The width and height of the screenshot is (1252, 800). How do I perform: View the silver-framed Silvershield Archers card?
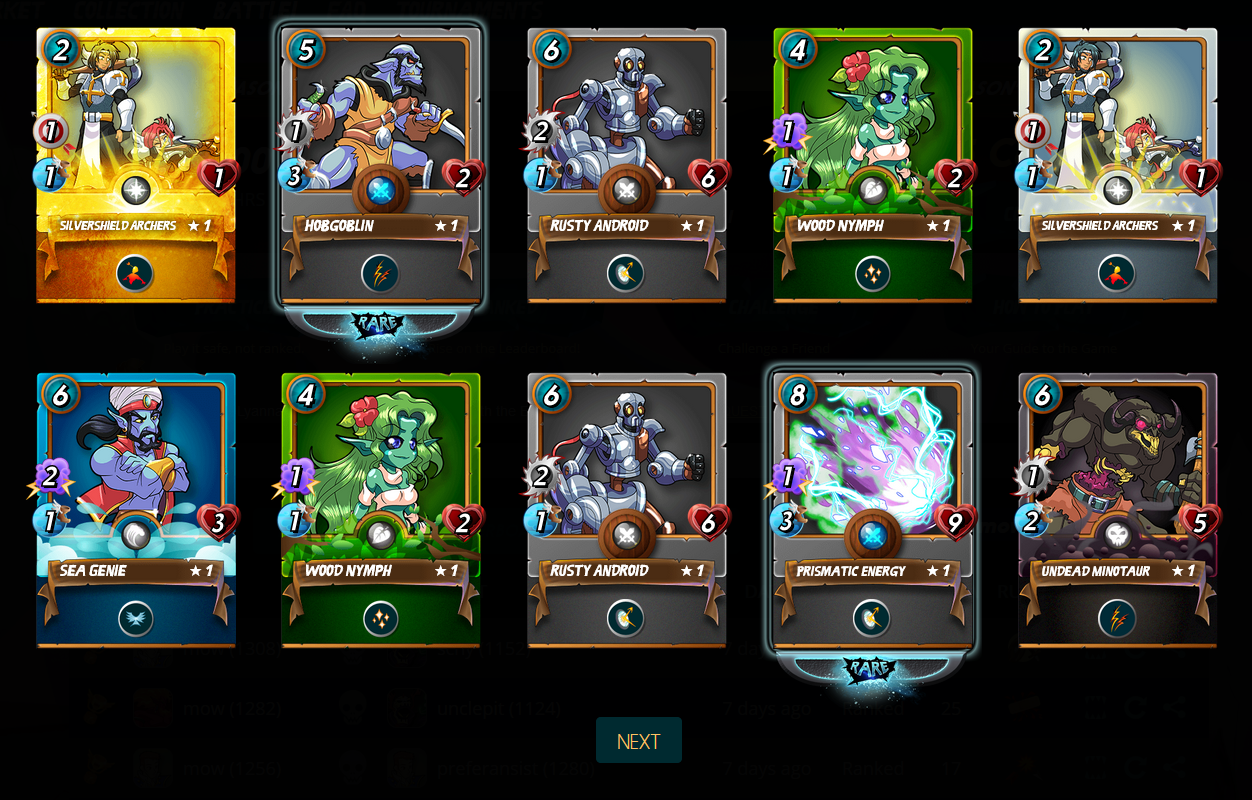click(x=1117, y=165)
